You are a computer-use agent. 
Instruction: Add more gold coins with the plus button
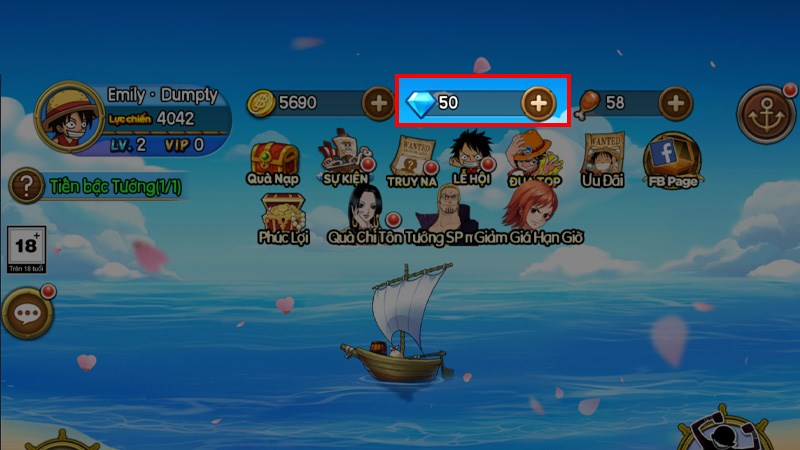tap(378, 102)
